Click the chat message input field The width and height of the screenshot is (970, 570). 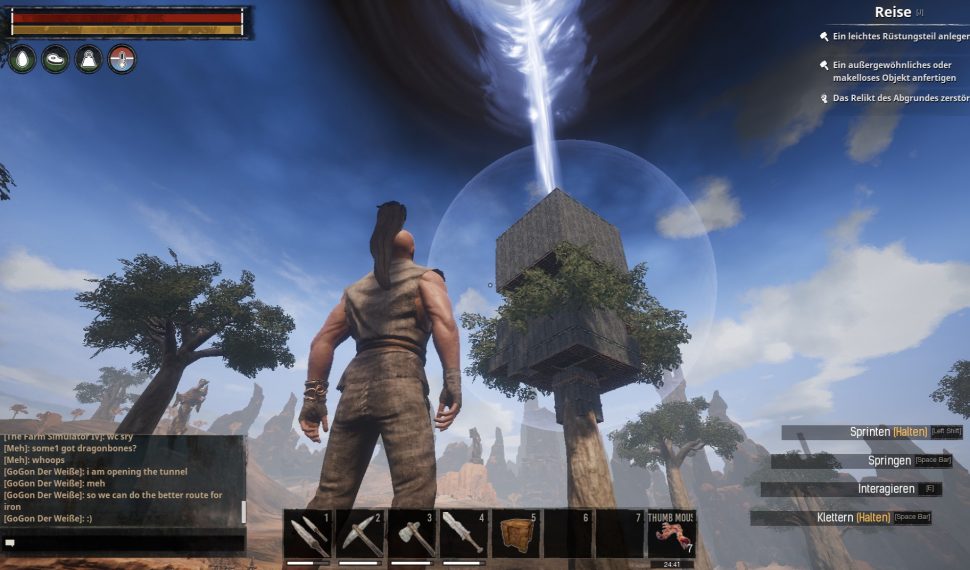point(125,542)
